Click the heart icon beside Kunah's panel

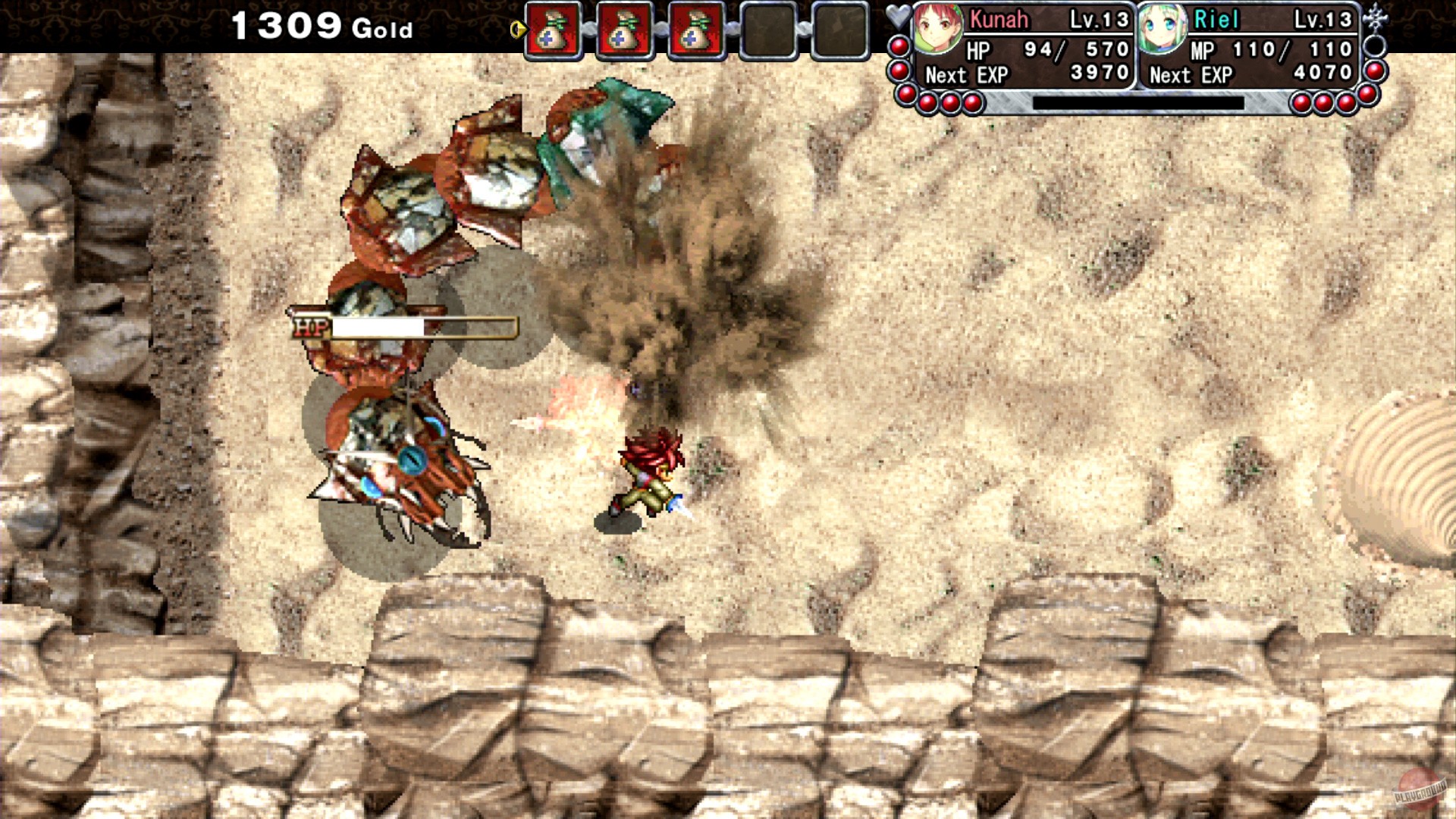pos(899,15)
